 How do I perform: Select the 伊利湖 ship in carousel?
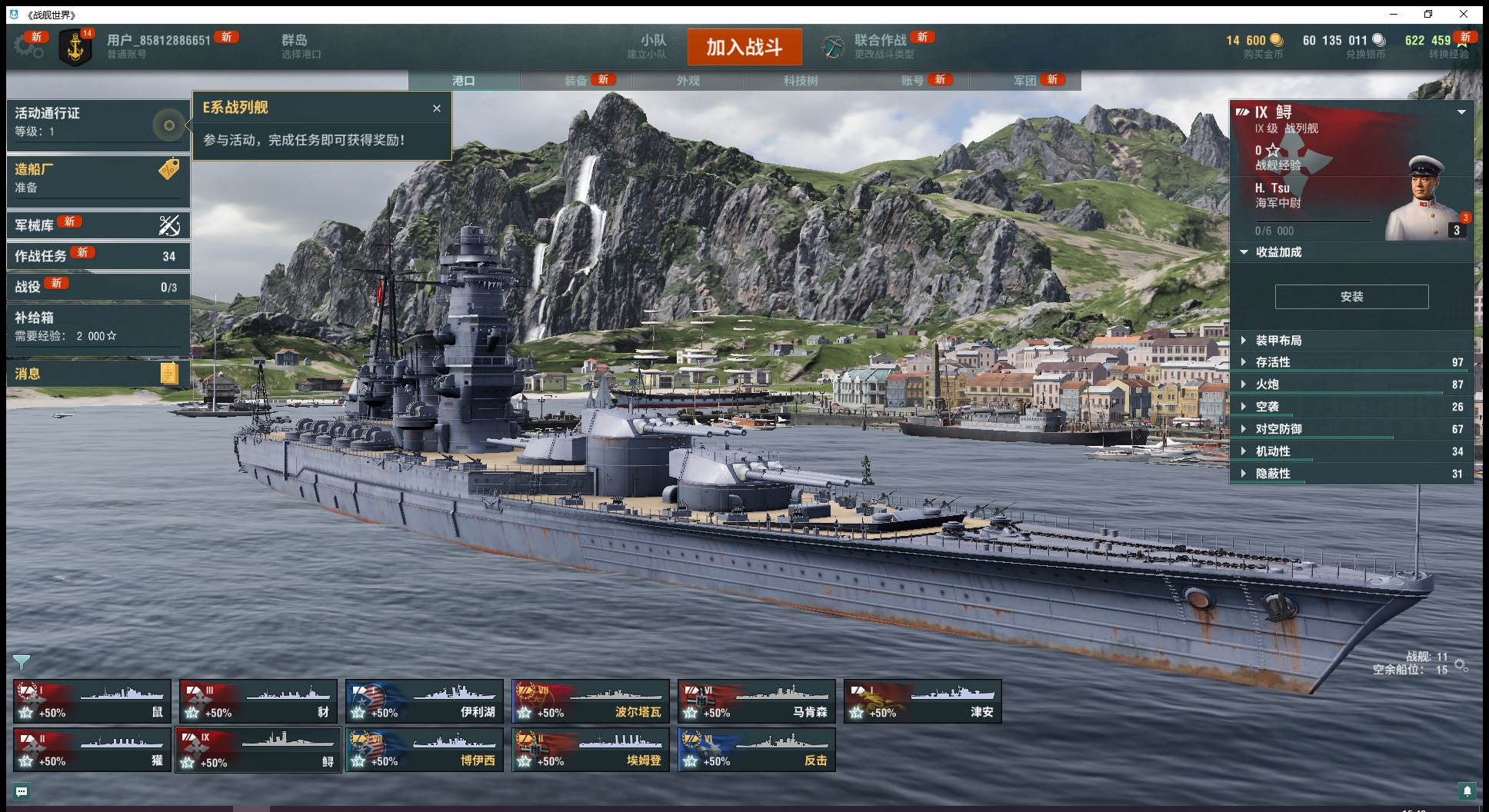pos(425,701)
